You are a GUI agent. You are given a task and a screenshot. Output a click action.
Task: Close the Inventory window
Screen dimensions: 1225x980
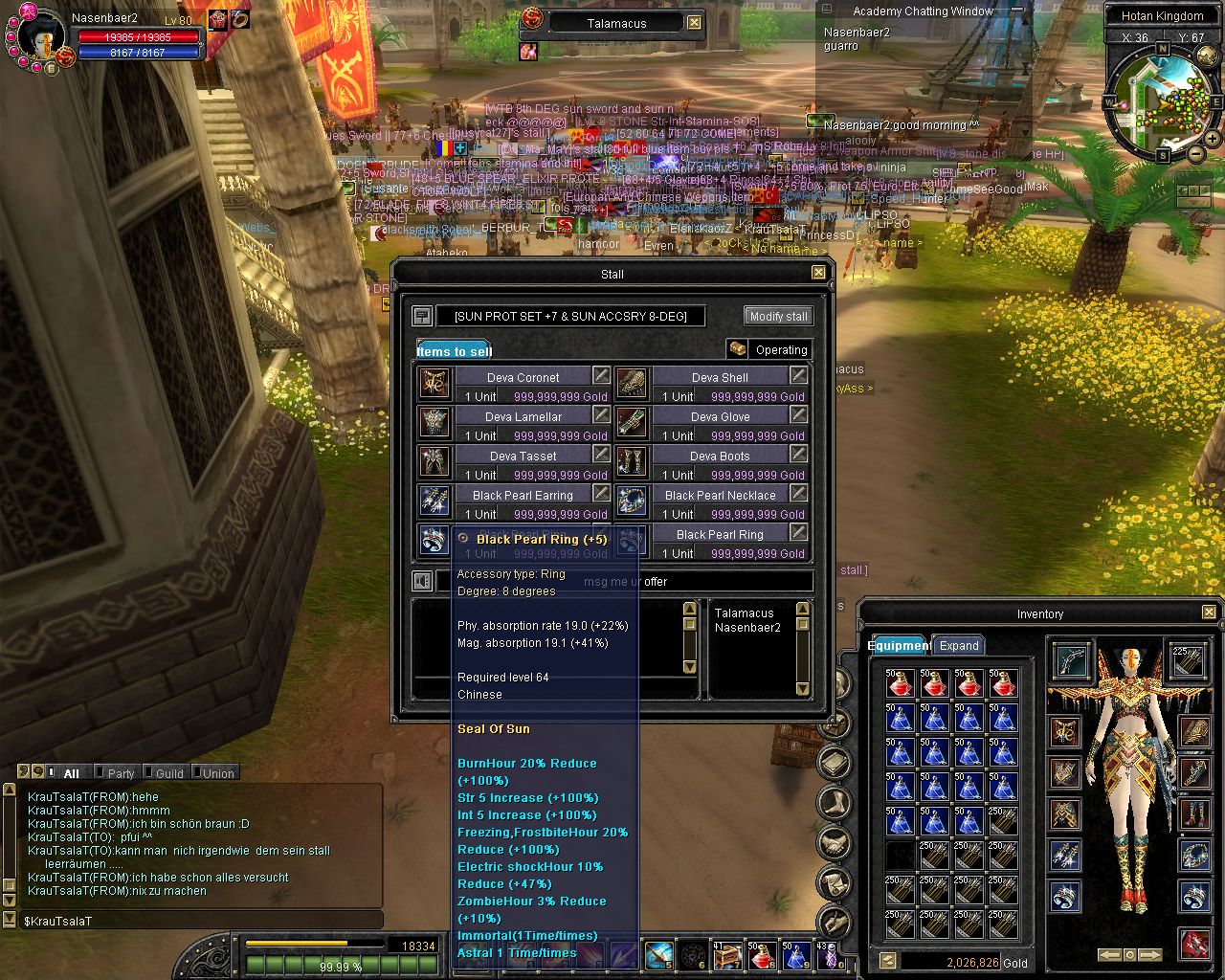(1209, 612)
